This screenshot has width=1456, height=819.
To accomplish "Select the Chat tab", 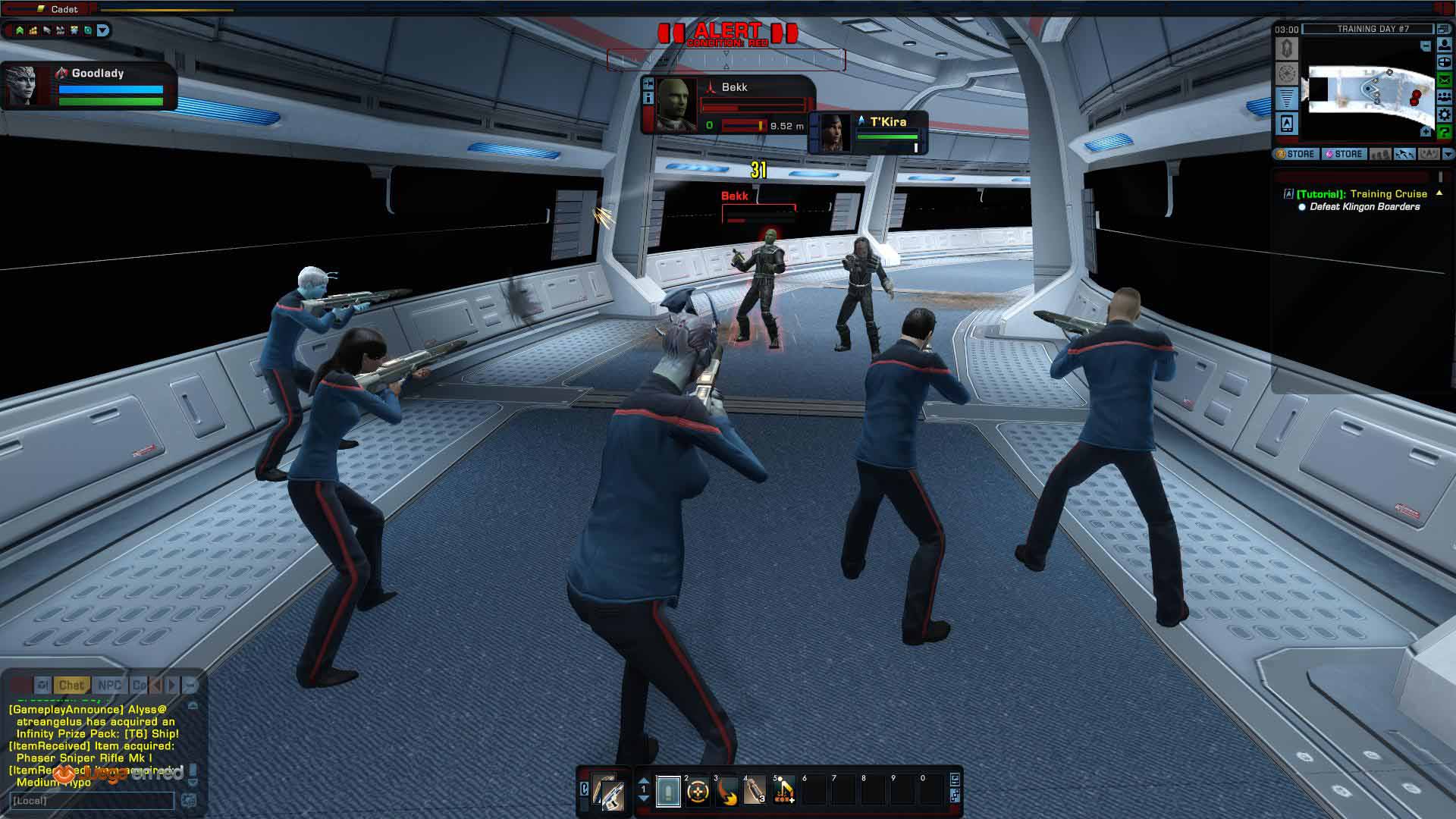I will 71,686.
